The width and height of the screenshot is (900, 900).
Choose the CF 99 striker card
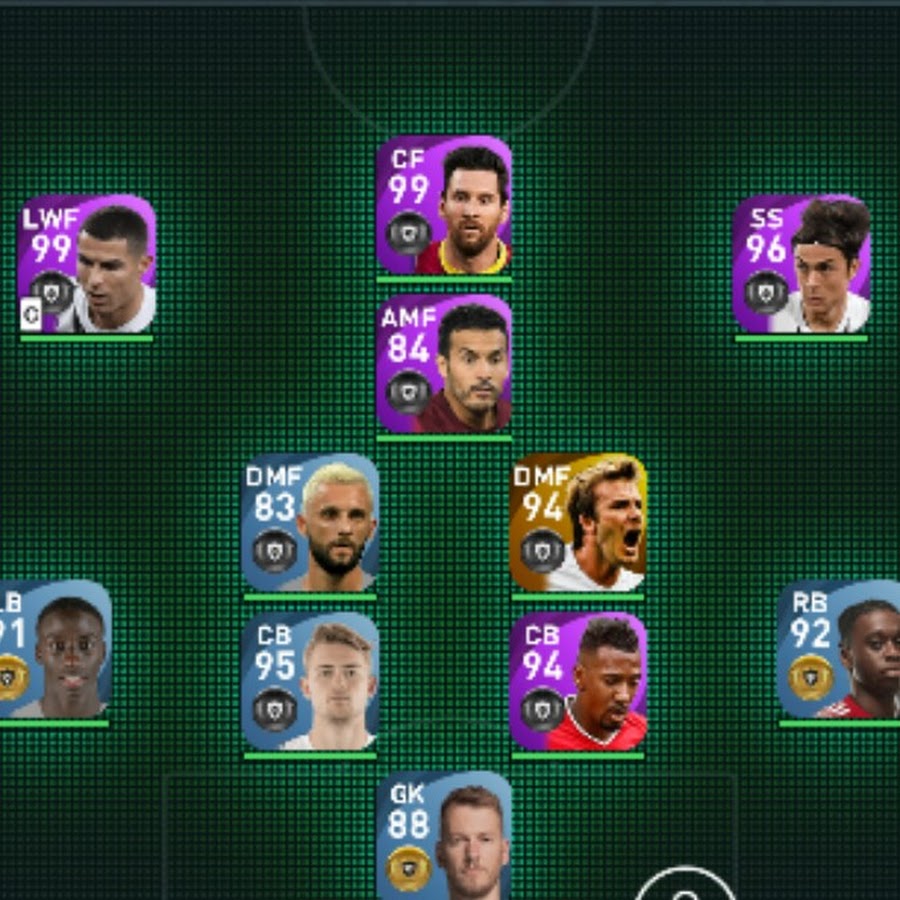pyautogui.click(x=444, y=206)
